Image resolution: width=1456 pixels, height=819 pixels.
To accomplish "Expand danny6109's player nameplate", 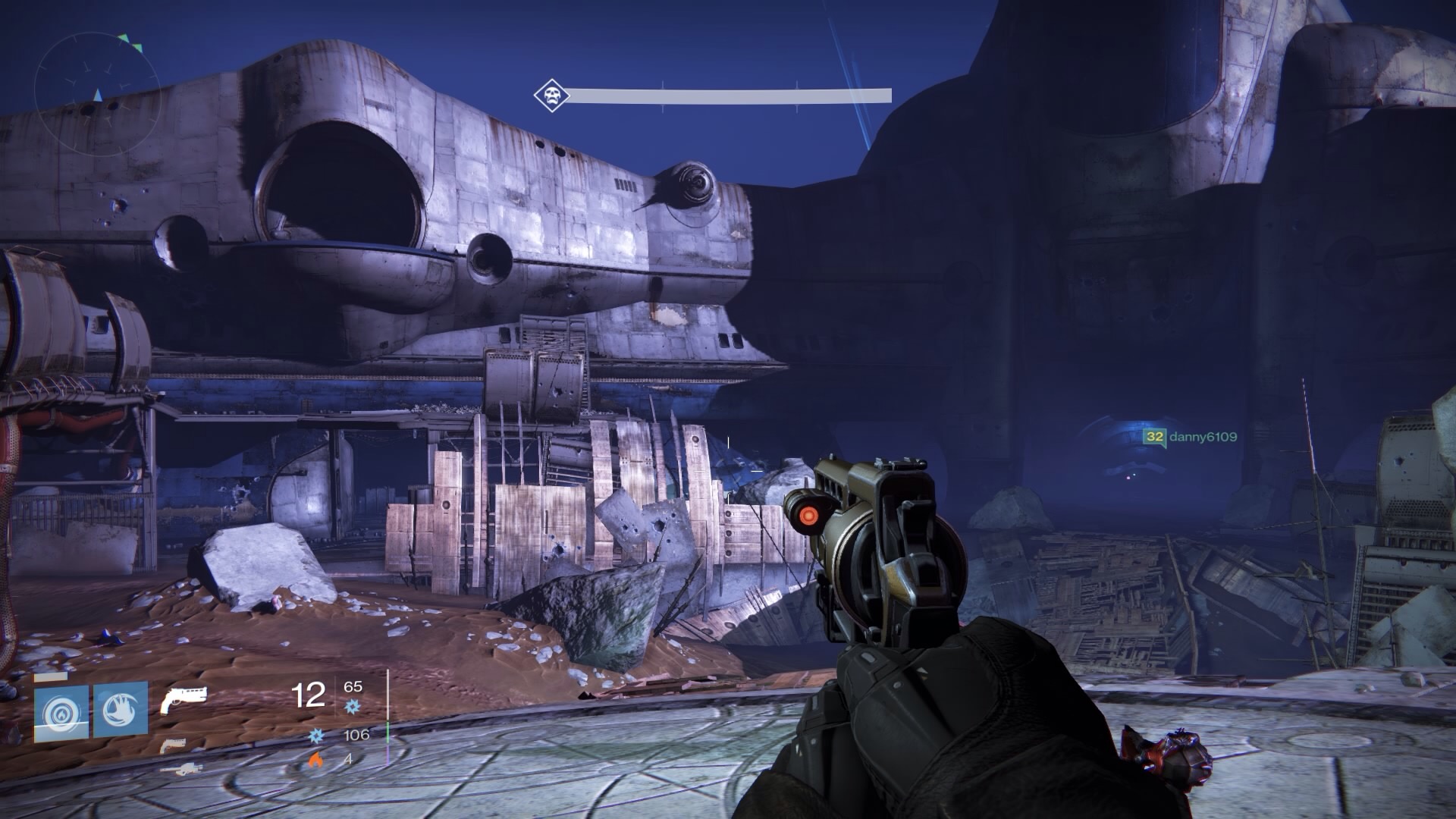I will (1191, 435).
